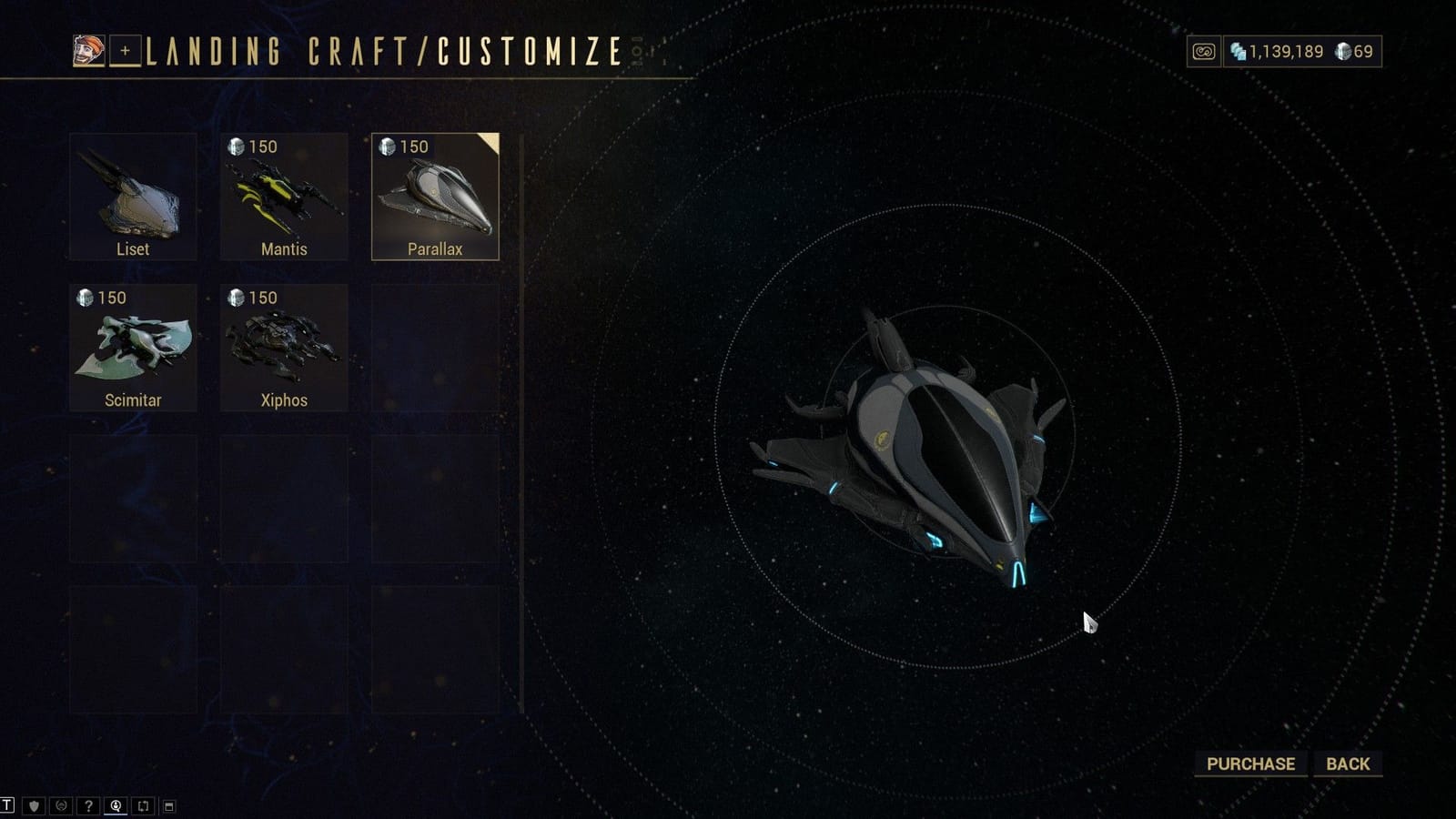Click the empty landing craft slot beside Xiphos
The width and height of the screenshot is (1456, 819).
click(x=436, y=346)
